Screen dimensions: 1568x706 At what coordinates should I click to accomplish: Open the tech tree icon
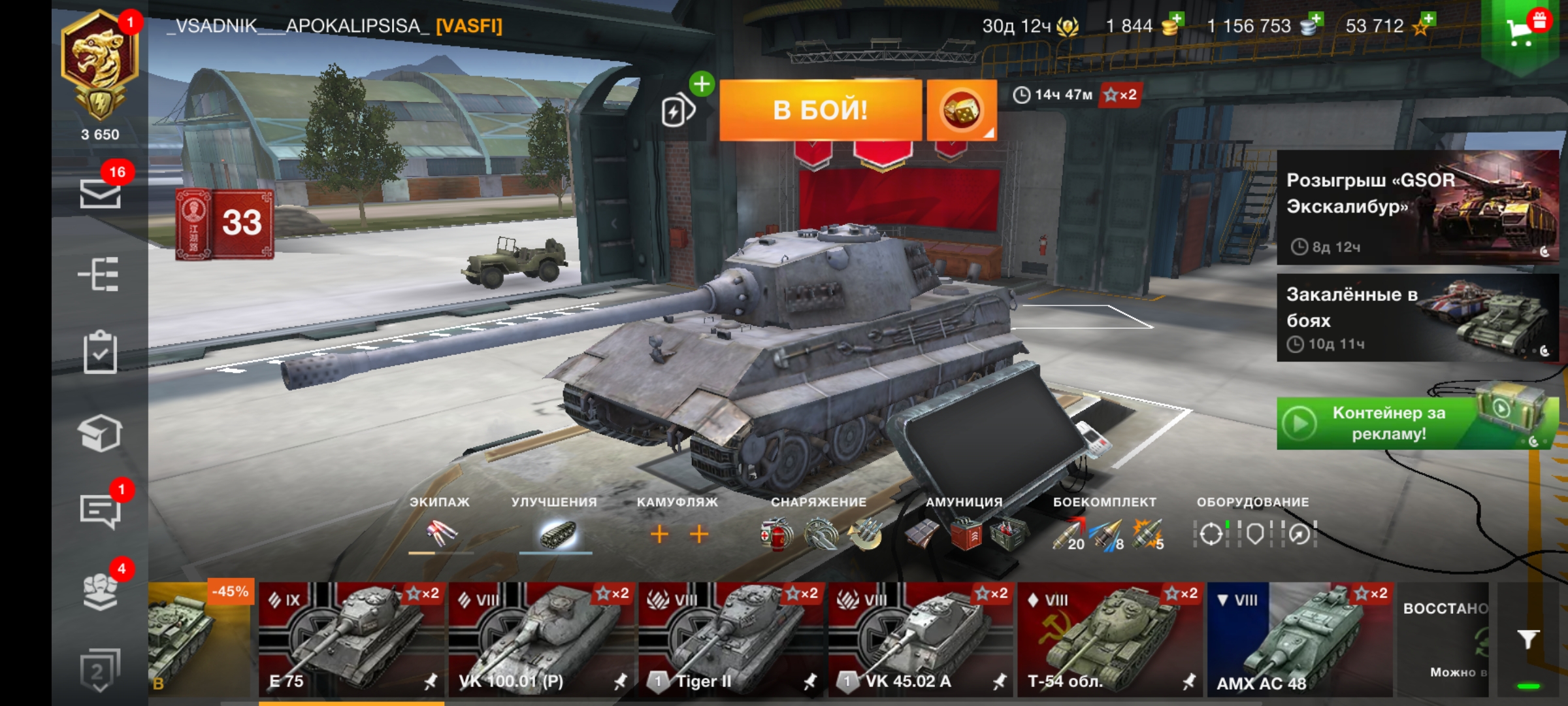click(x=99, y=274)
